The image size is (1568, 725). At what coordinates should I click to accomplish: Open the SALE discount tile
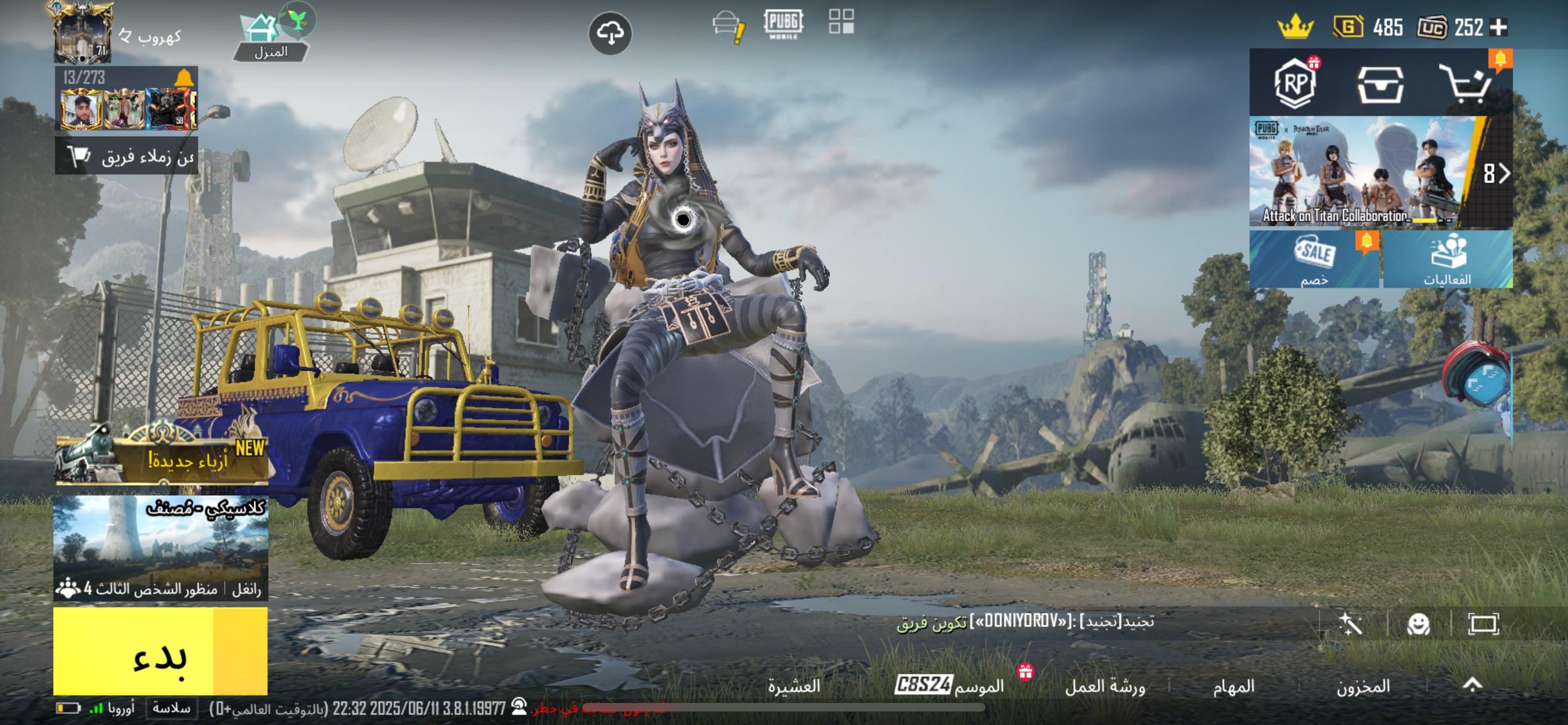pos(1314,259)
